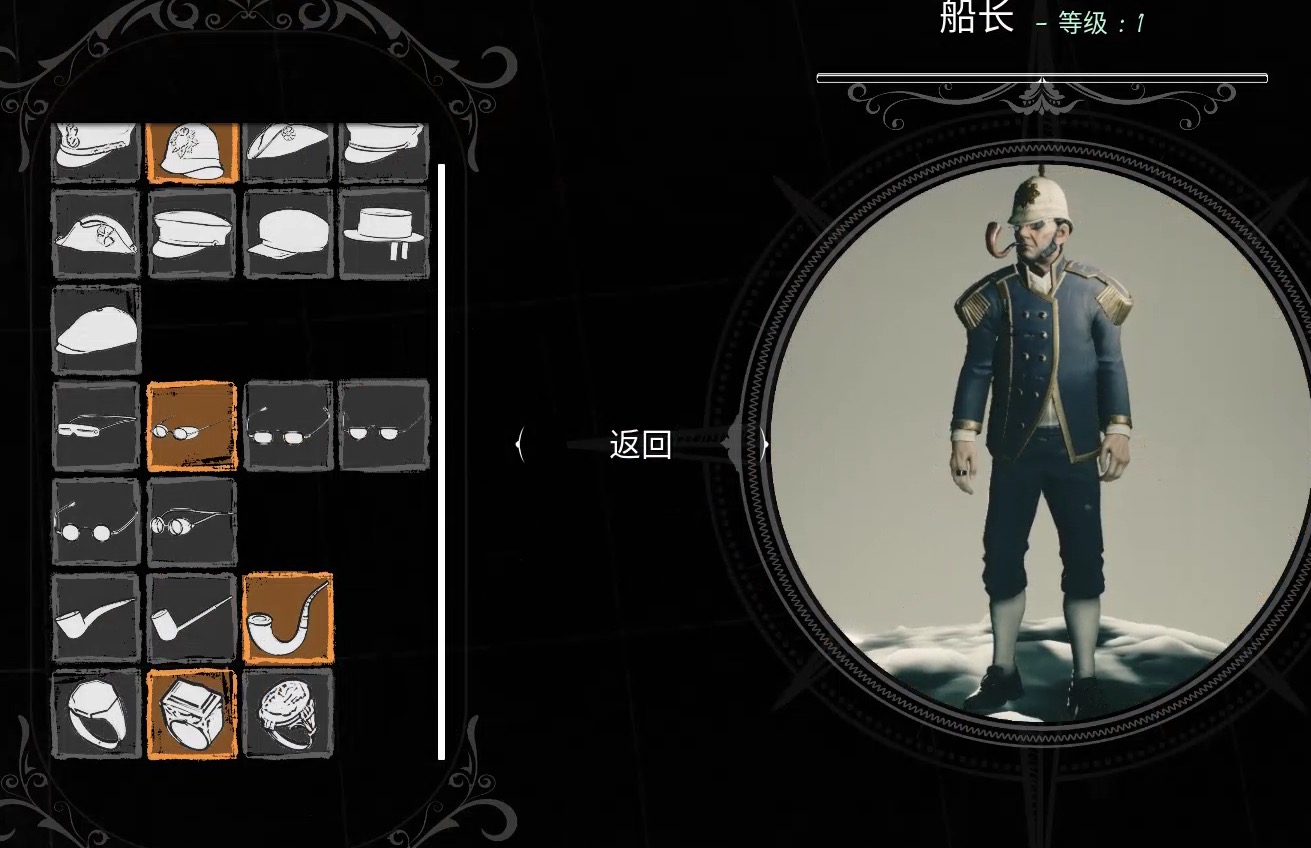Click the white vertical scrollbar of the item list
The image size is (1311, 848).
point(441,460)
